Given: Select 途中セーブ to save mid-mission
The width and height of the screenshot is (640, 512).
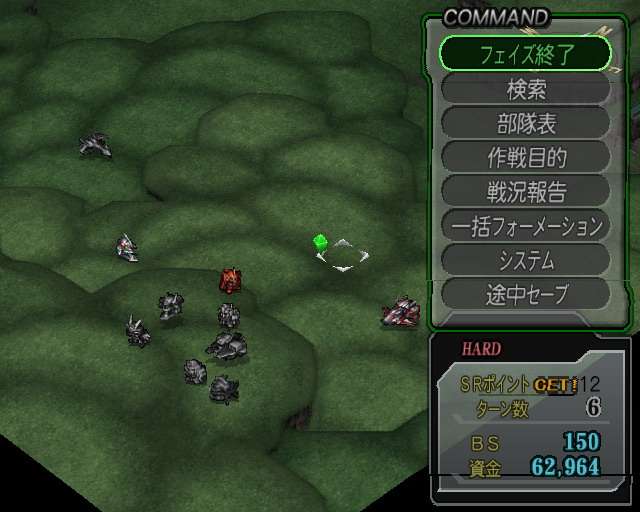Looking at the screenshot, I should [525, 295].
